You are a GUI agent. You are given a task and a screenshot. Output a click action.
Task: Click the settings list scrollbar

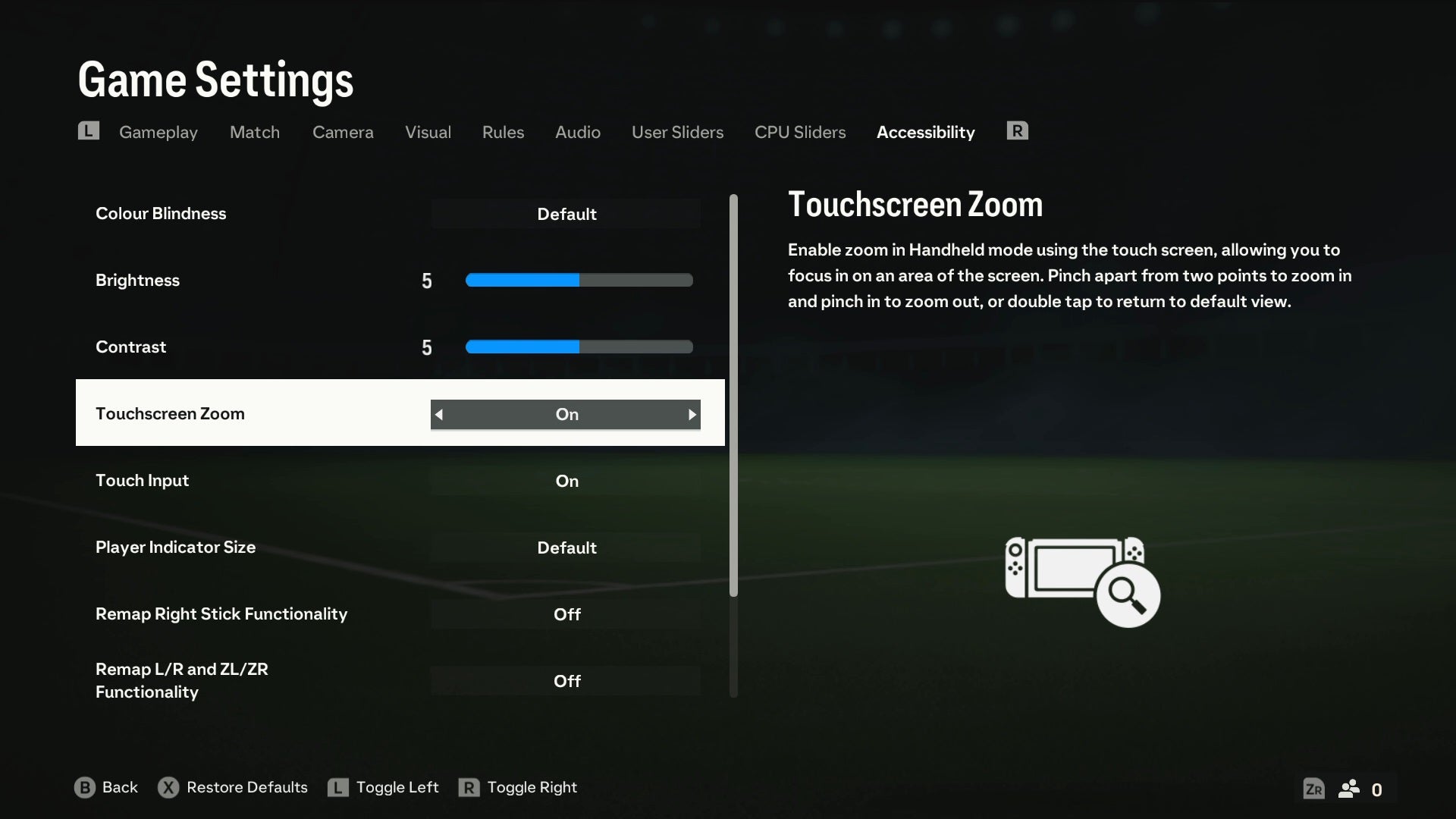(x=733, y=394)
